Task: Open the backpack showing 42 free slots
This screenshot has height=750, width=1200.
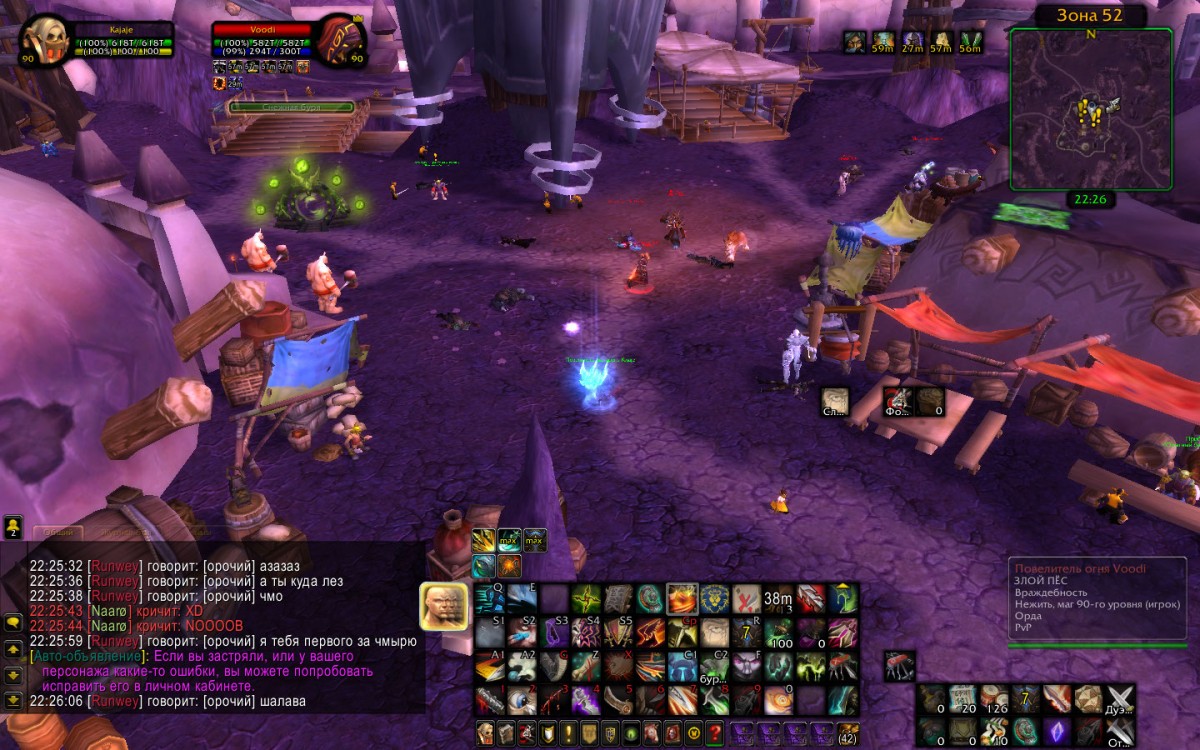Action: pos(847,732)
